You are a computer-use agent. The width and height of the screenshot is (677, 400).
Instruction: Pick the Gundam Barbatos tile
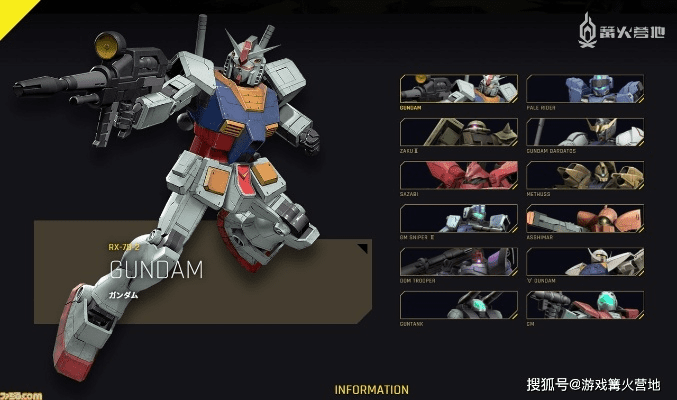pyautogui.click(x=585, y=132)
